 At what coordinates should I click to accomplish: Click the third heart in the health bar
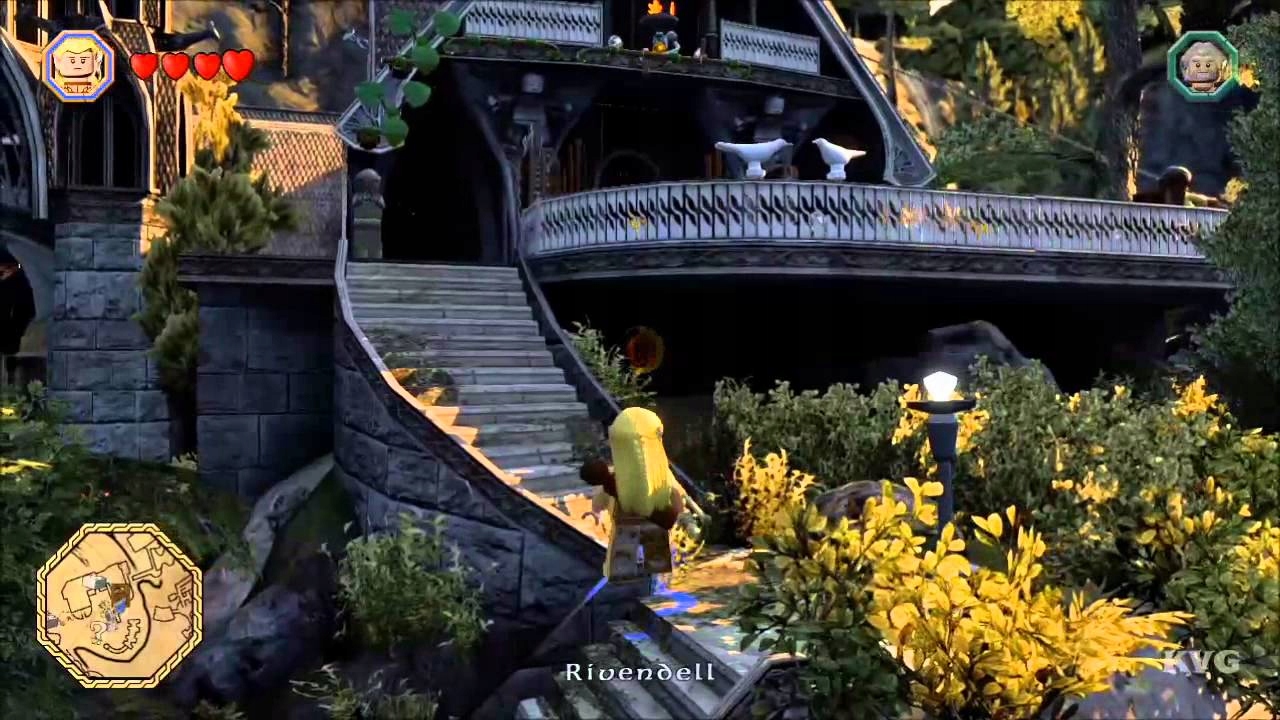[x=206, y=66]
